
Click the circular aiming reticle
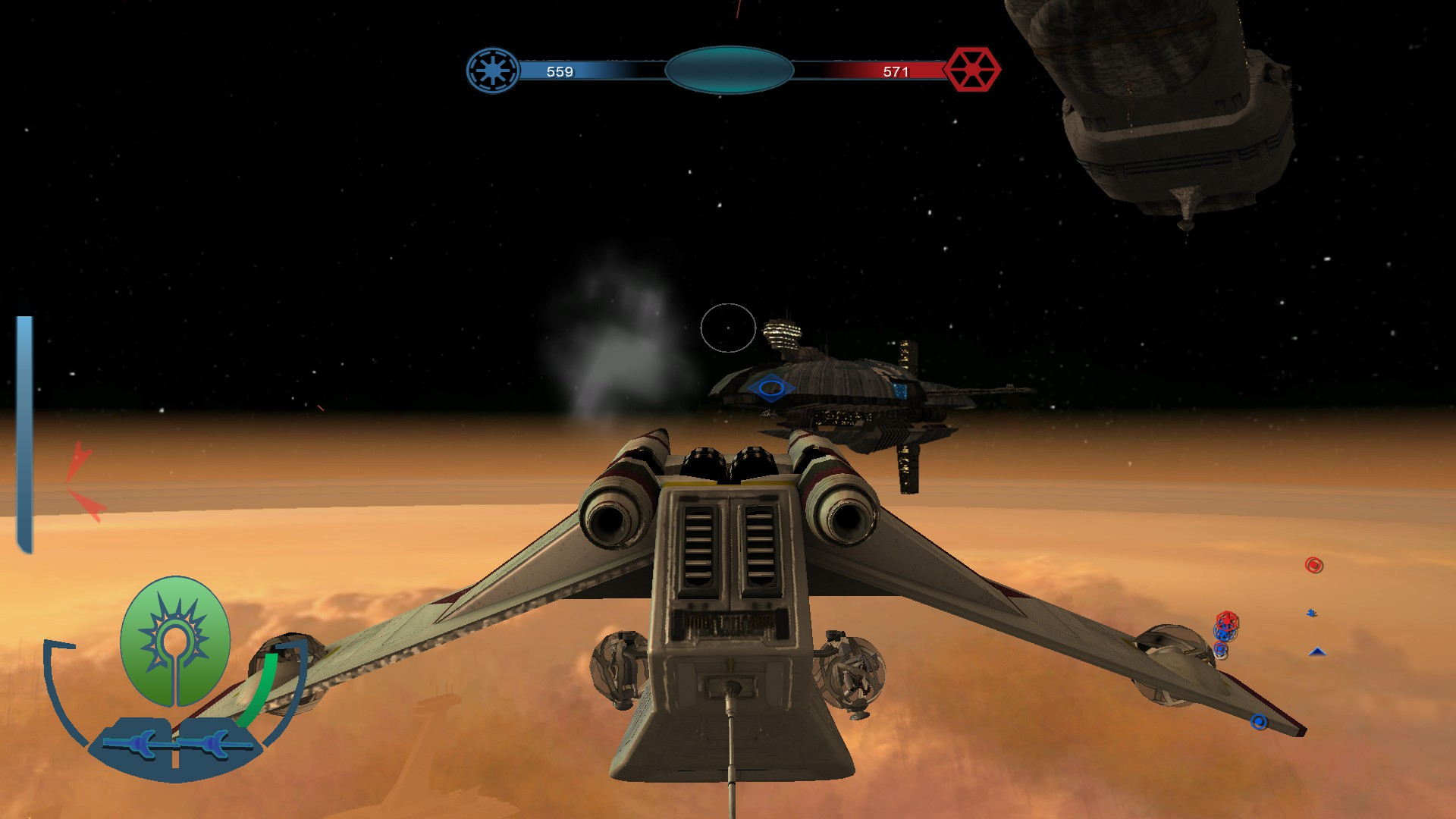tap(728, 328)
